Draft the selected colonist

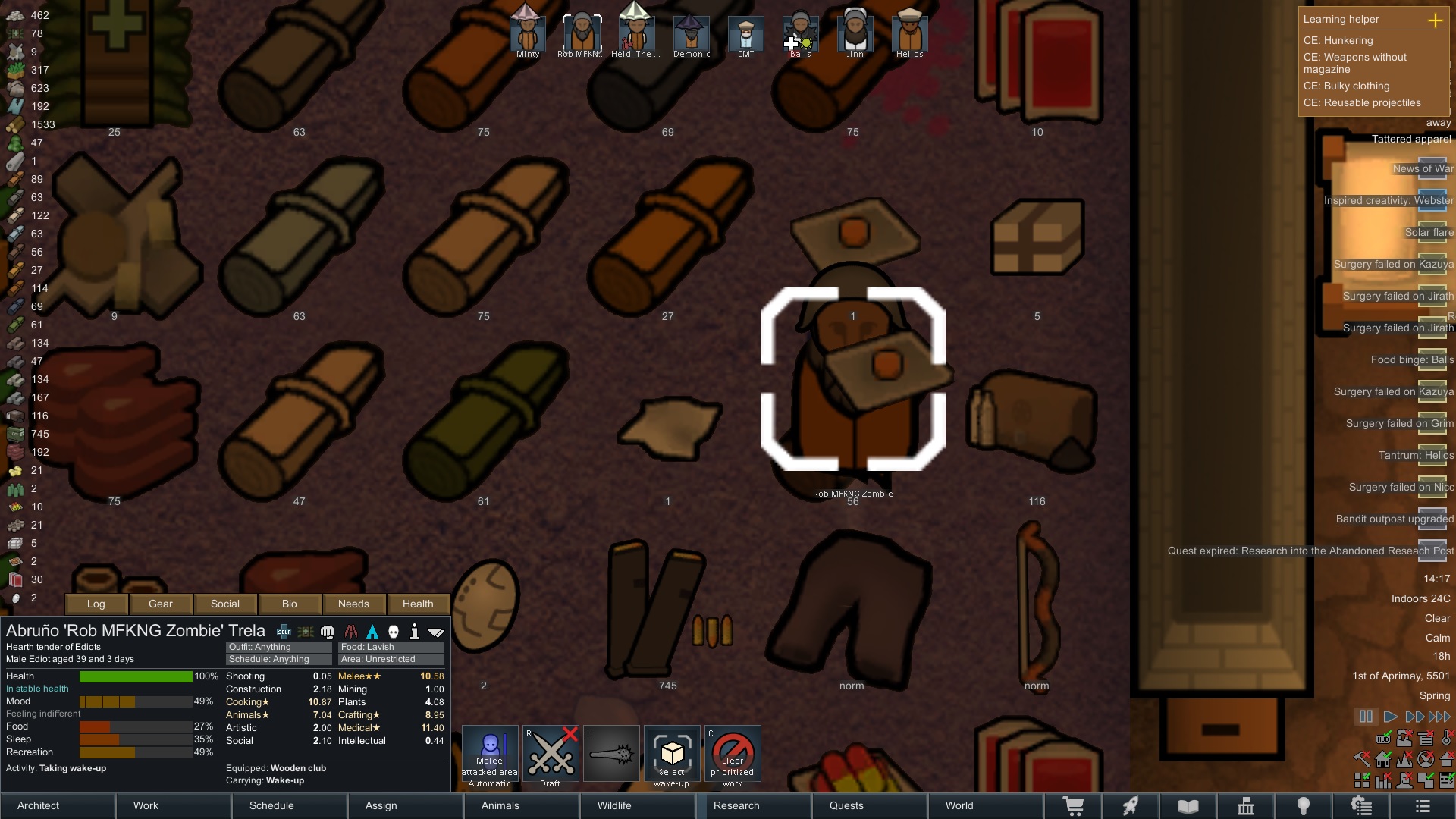pyautogui.click(x=551, y=754)
